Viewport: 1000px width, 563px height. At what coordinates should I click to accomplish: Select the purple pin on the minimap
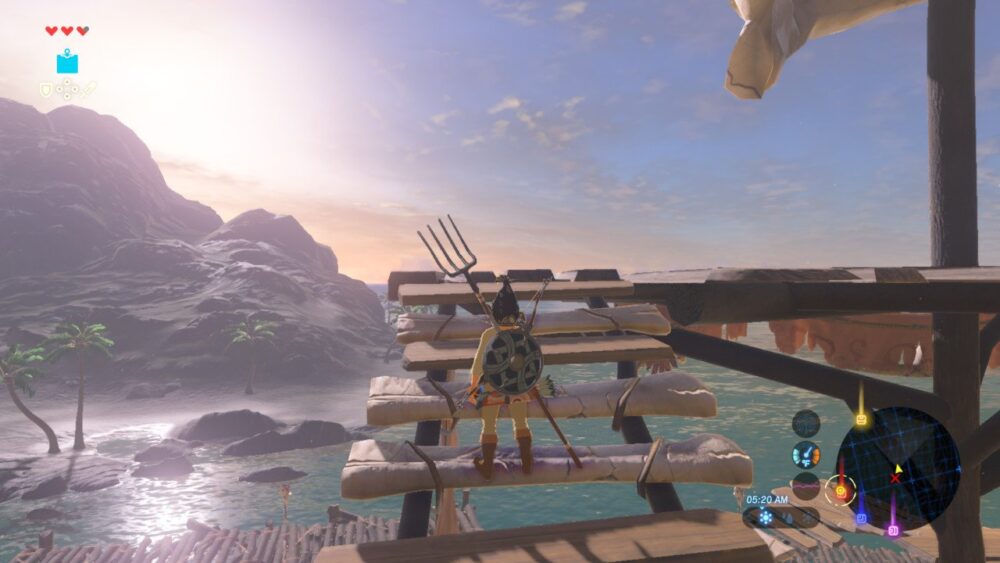point(893,529)
